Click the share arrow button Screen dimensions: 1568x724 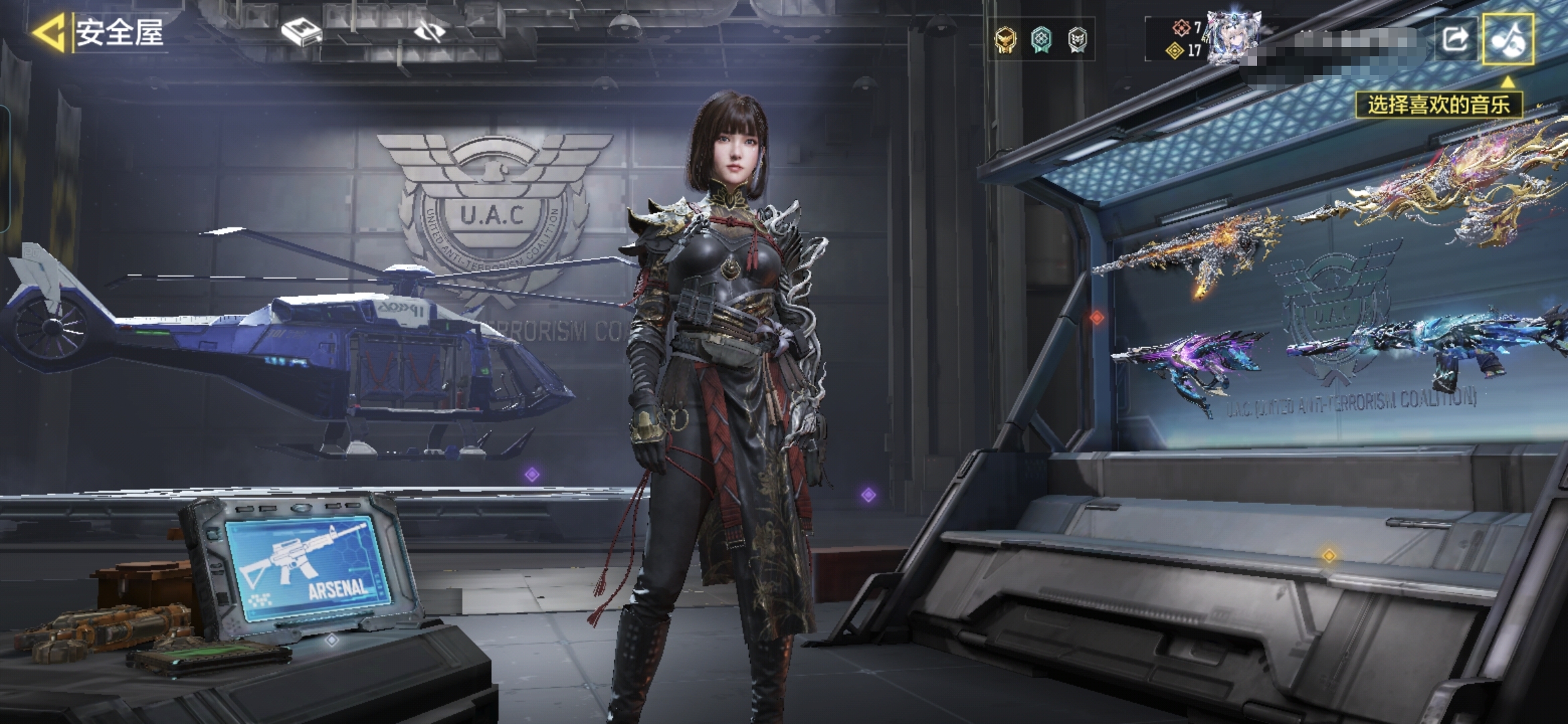pos(1455,40)
